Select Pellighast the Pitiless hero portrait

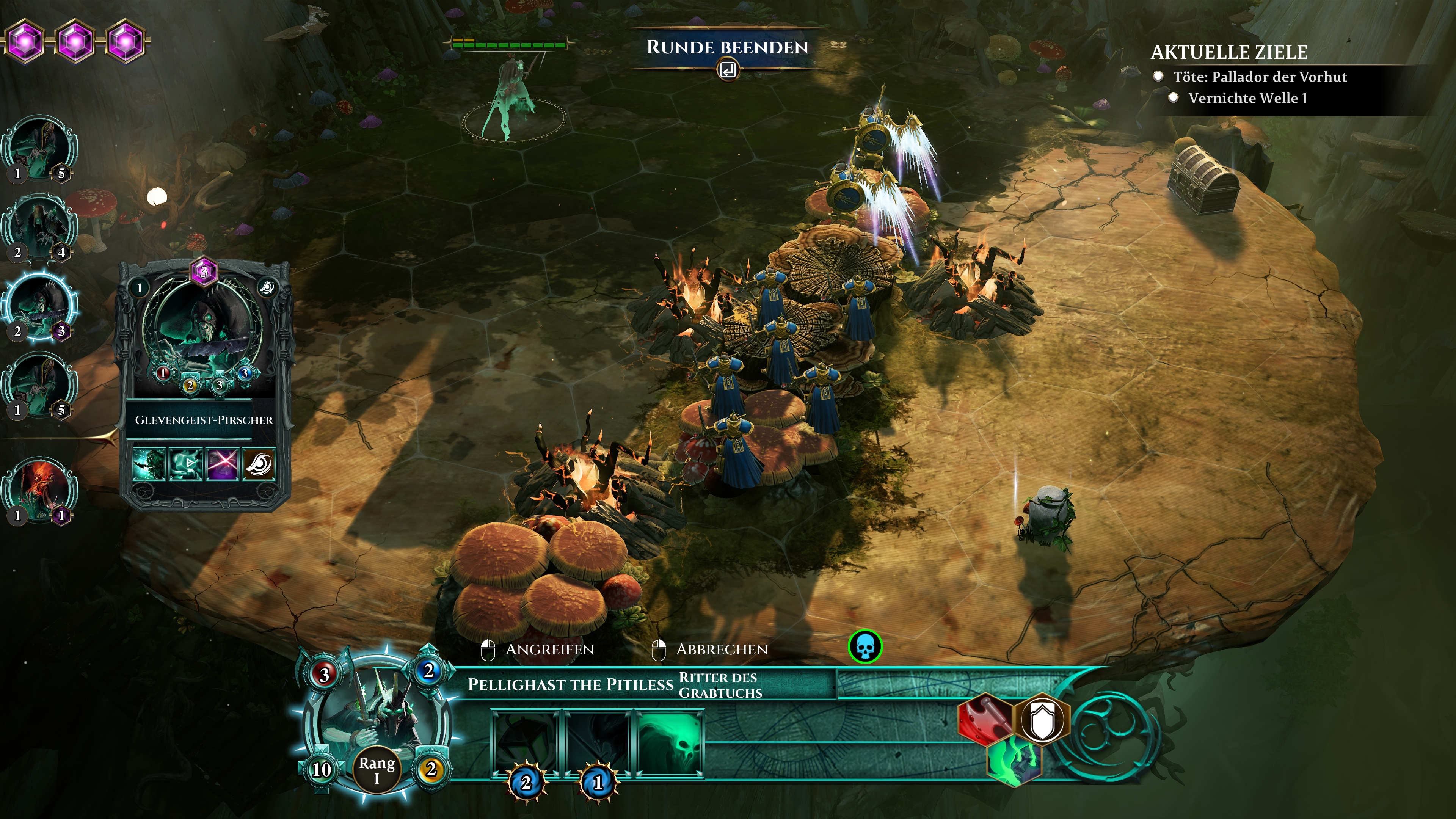pos(374,722)
